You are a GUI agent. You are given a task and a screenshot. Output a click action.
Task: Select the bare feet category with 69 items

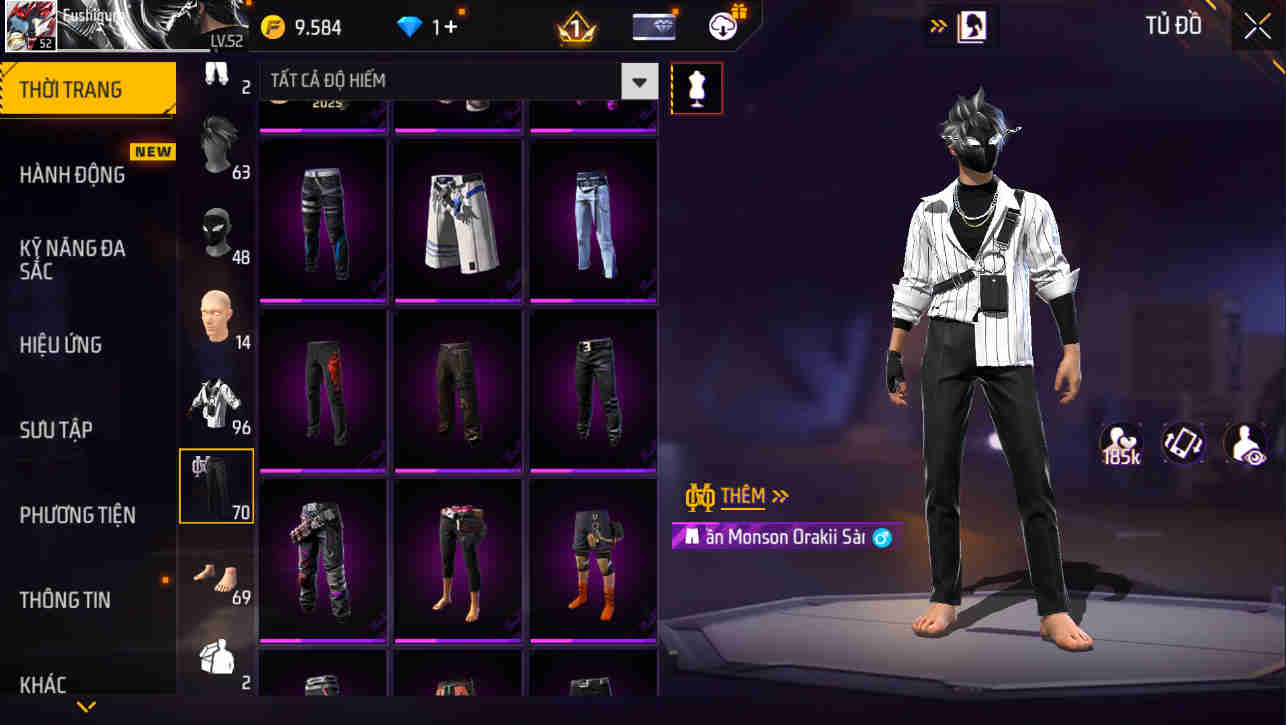pos(216,578)
